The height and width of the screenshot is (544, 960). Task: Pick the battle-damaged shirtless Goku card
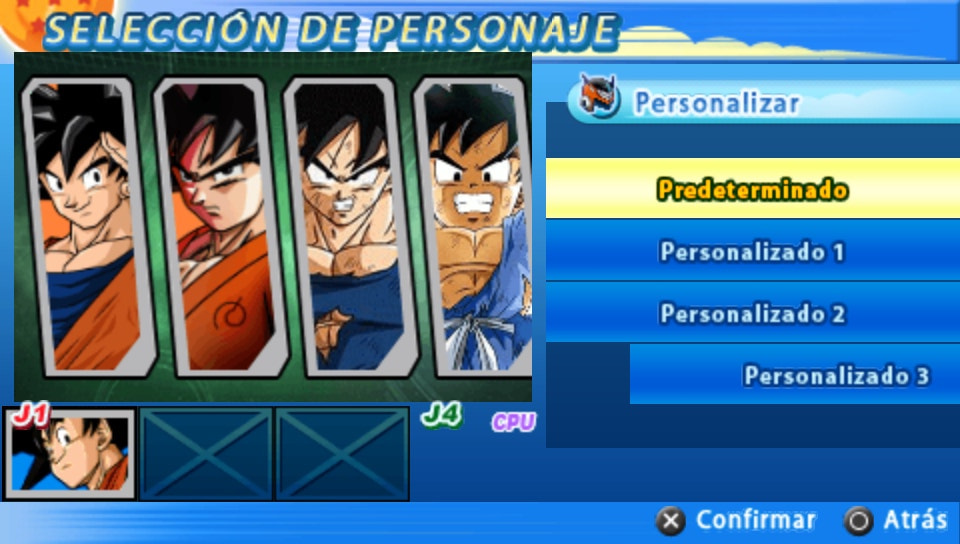(x=347, y=225)
